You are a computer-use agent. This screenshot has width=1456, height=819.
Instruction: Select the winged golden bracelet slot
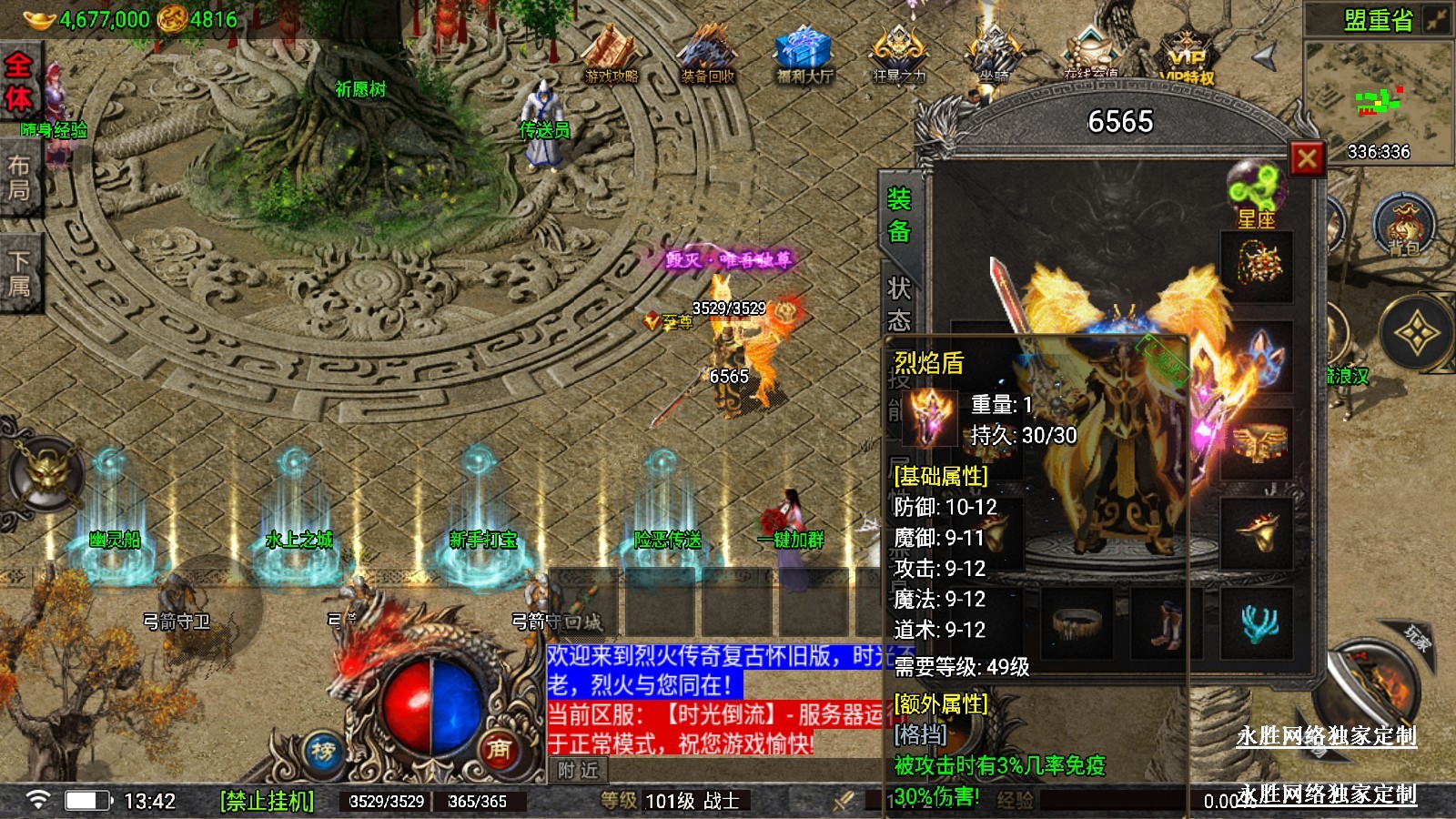[1257, 443]
